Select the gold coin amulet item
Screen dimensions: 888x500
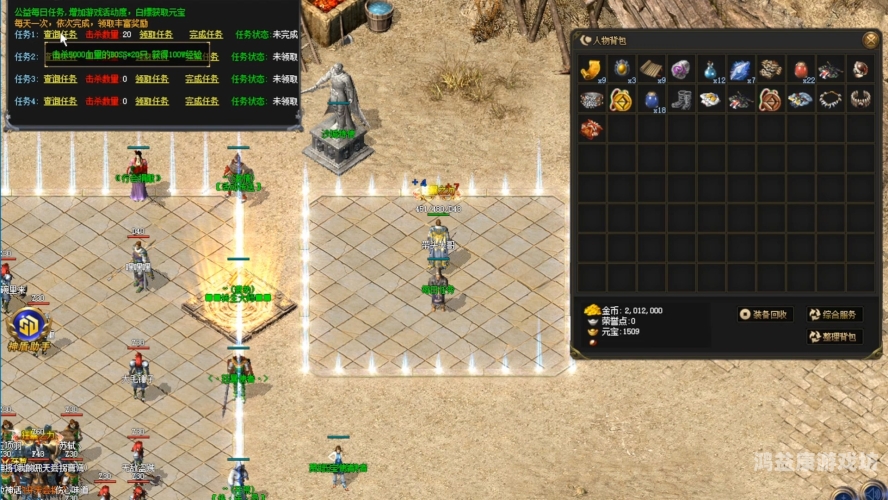coord(621,100)
